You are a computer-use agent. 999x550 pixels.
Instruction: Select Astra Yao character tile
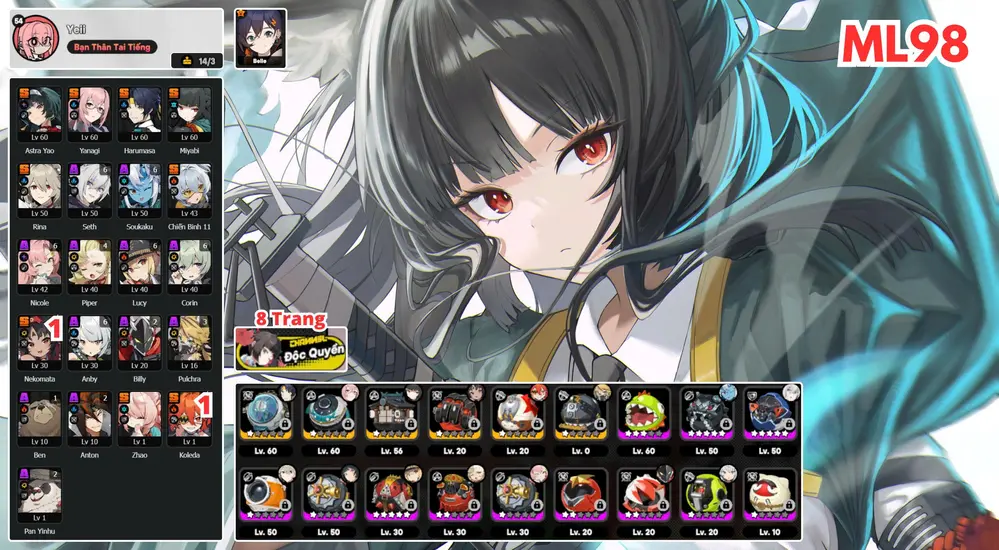click(x=40, y=112)
